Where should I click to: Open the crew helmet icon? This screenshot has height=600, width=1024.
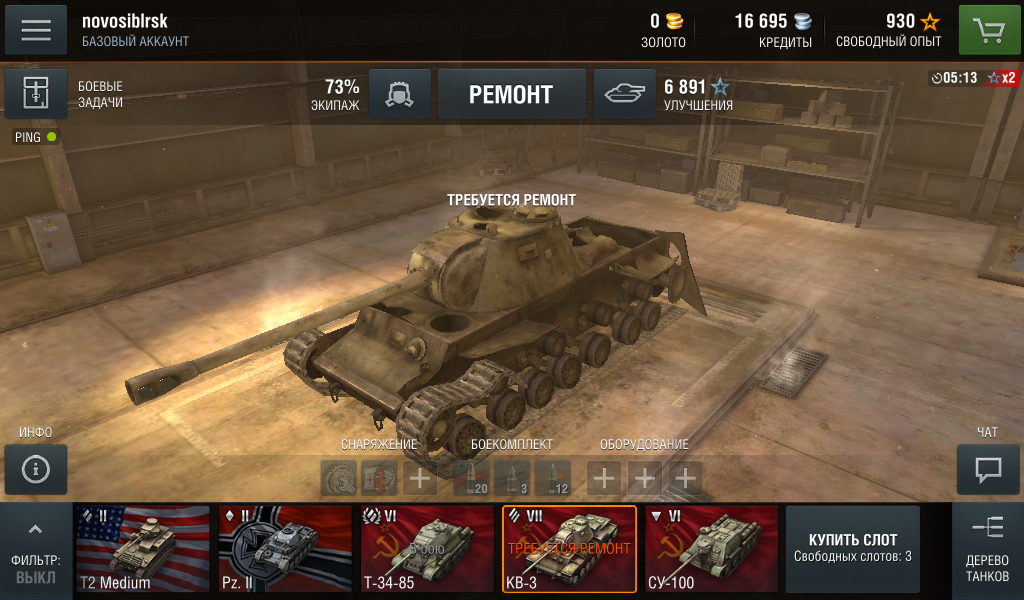point(400,94)
